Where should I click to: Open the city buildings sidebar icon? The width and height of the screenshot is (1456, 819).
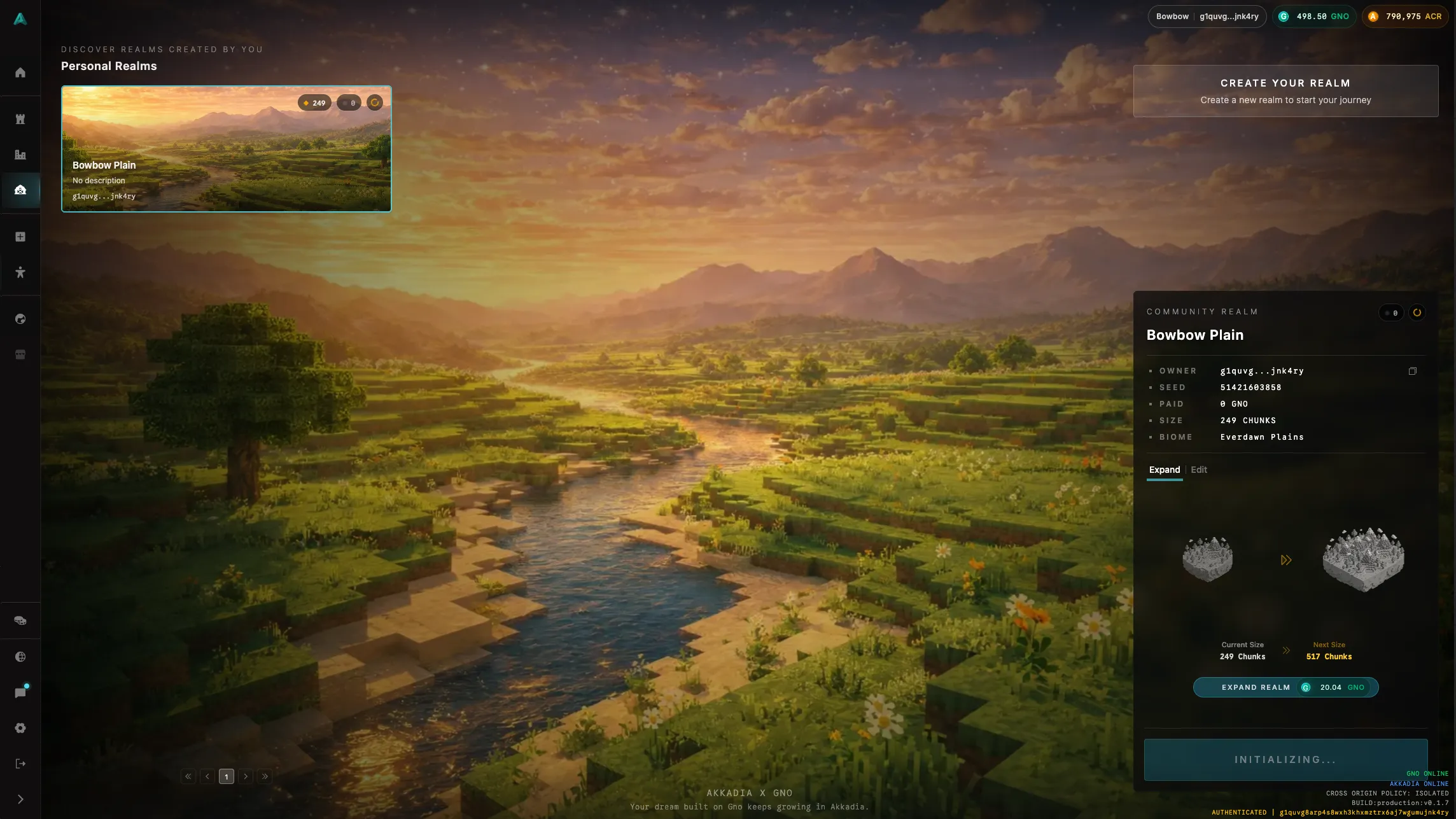point(20,155)
